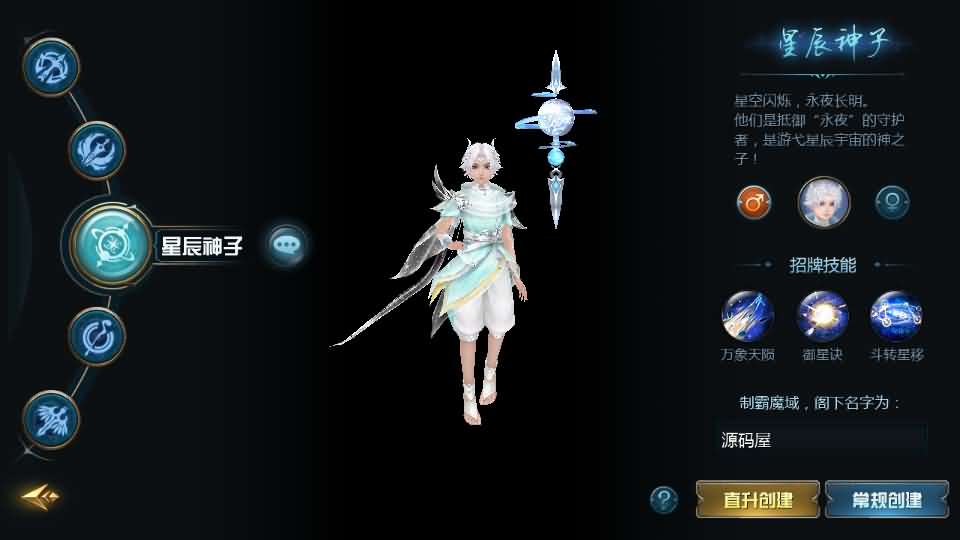Screen dimensions: 960x540
Task: Choose the winged staff class icon
Action: 51,419
